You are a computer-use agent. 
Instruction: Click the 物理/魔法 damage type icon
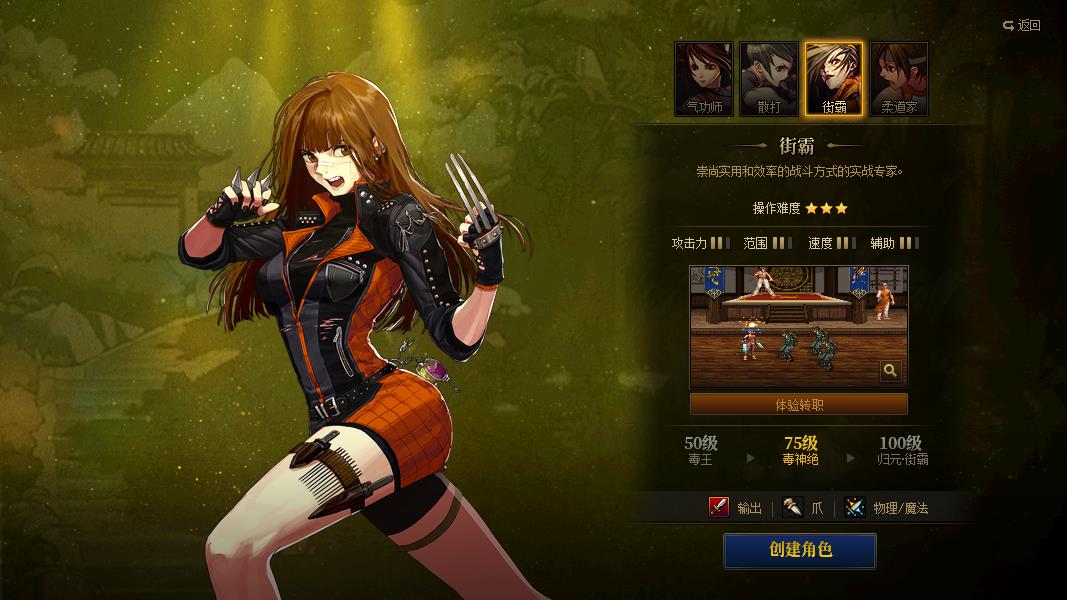(x=854, y=508)
